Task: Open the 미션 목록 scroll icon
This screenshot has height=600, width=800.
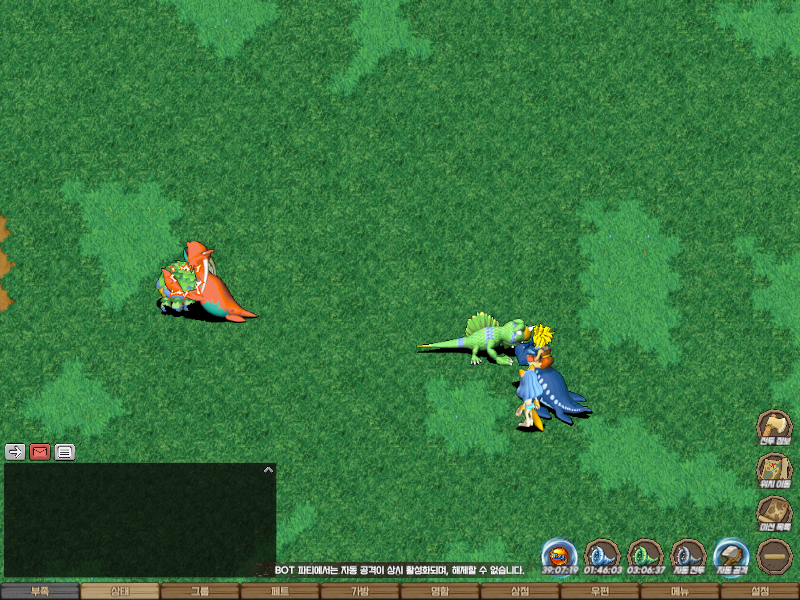Action: pos(774,513)
